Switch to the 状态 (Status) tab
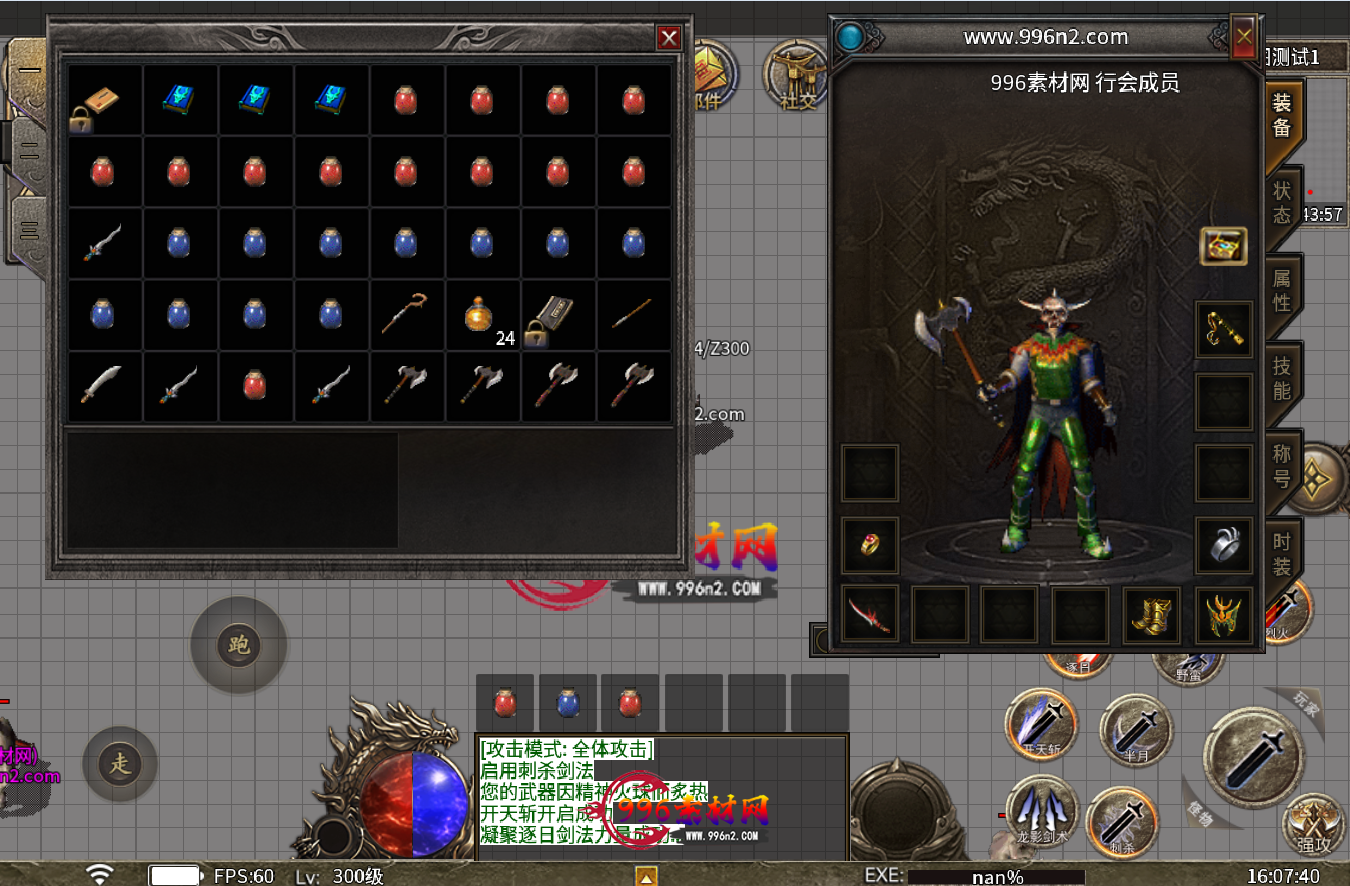This screenshot has width=1350, height=886. tap(1281, 201)
